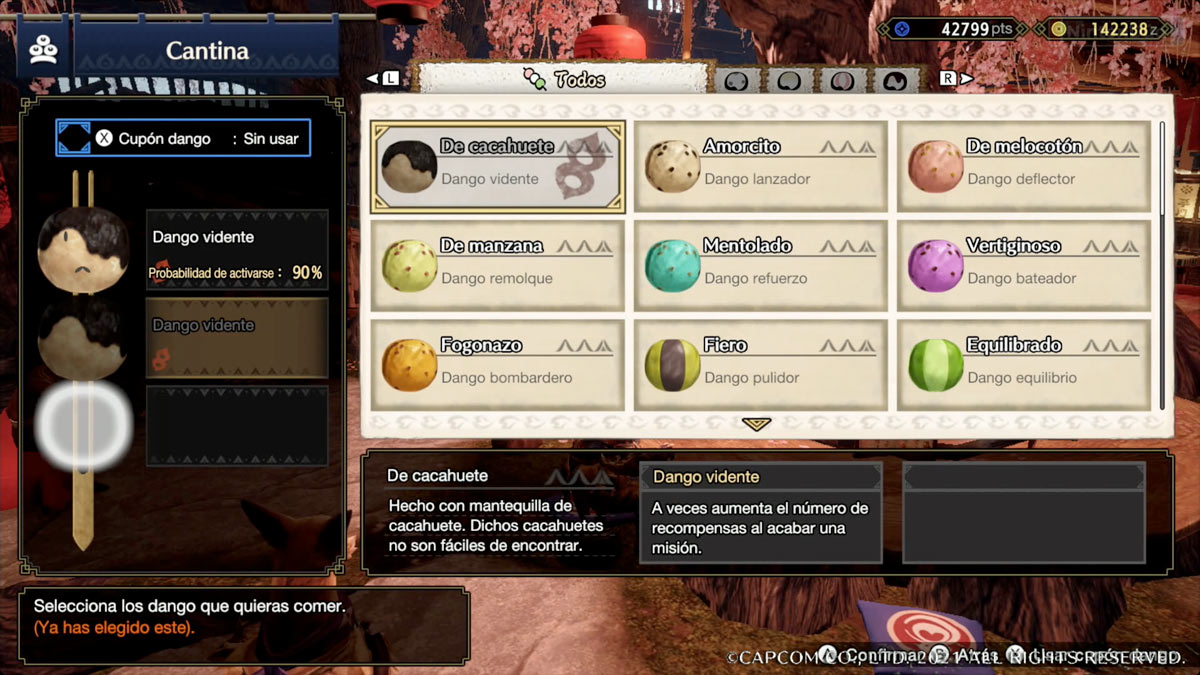Show more dango with the down arrow
This screenshot has height=675, width=1200.
[x=757, y=424]
